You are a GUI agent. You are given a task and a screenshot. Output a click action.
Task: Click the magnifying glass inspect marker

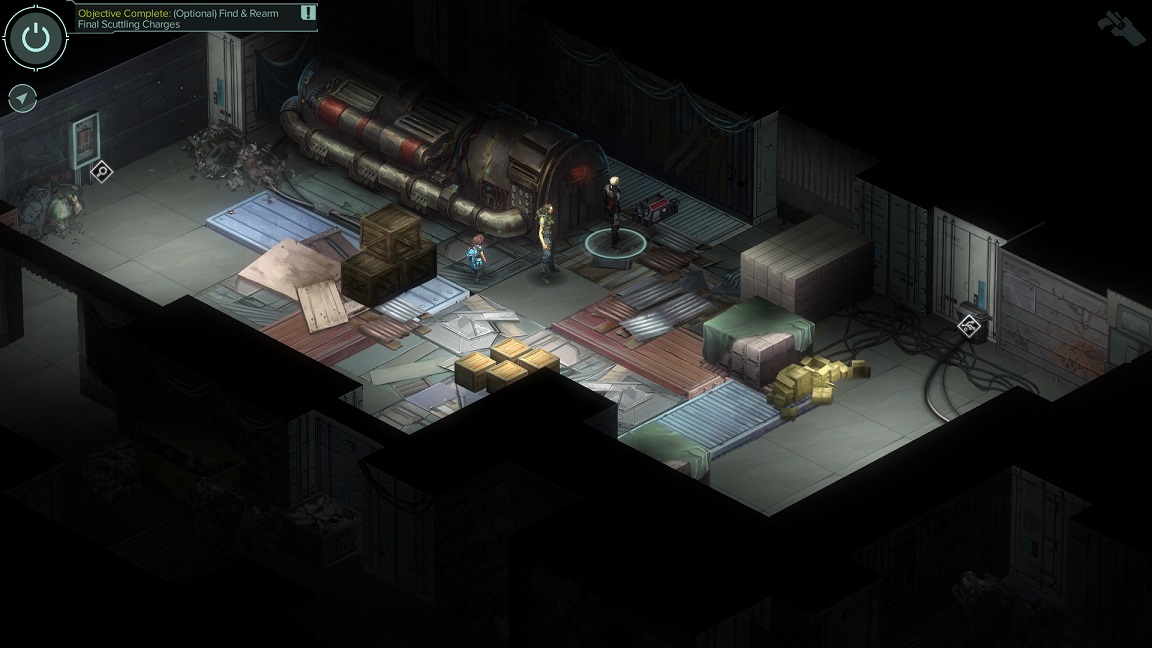coord(101,172)
